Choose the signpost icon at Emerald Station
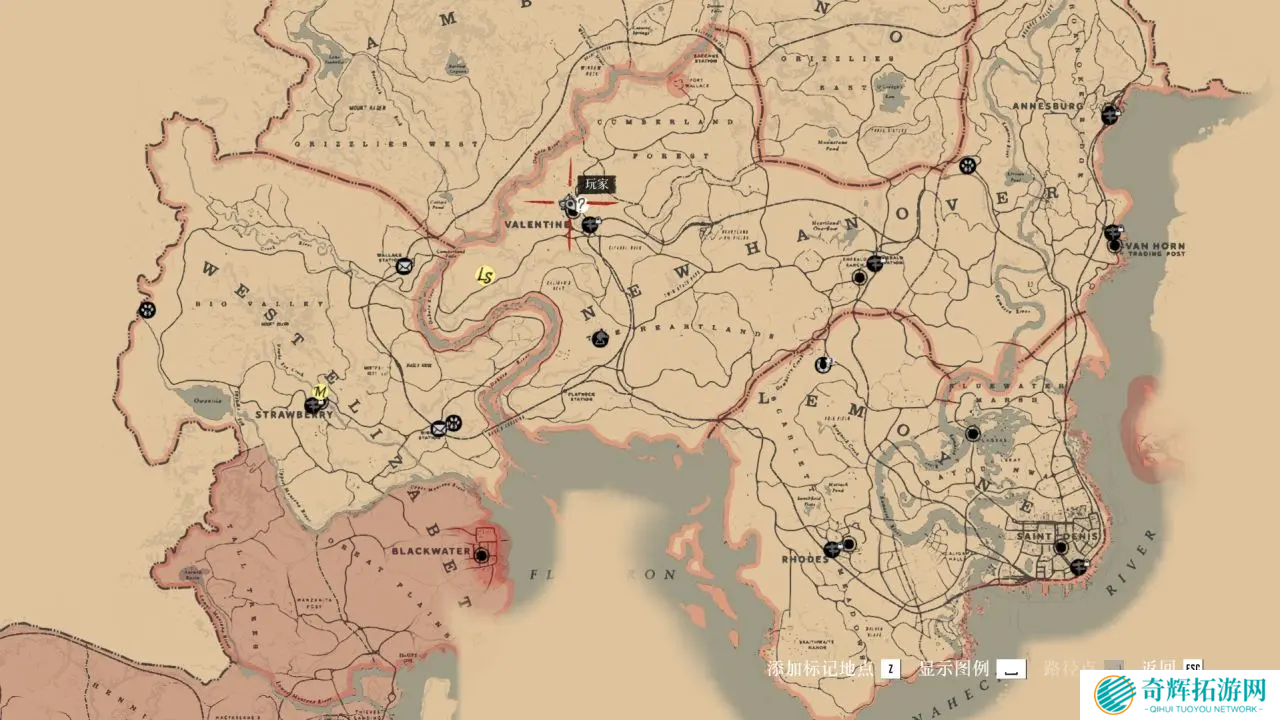 [876, 263]
